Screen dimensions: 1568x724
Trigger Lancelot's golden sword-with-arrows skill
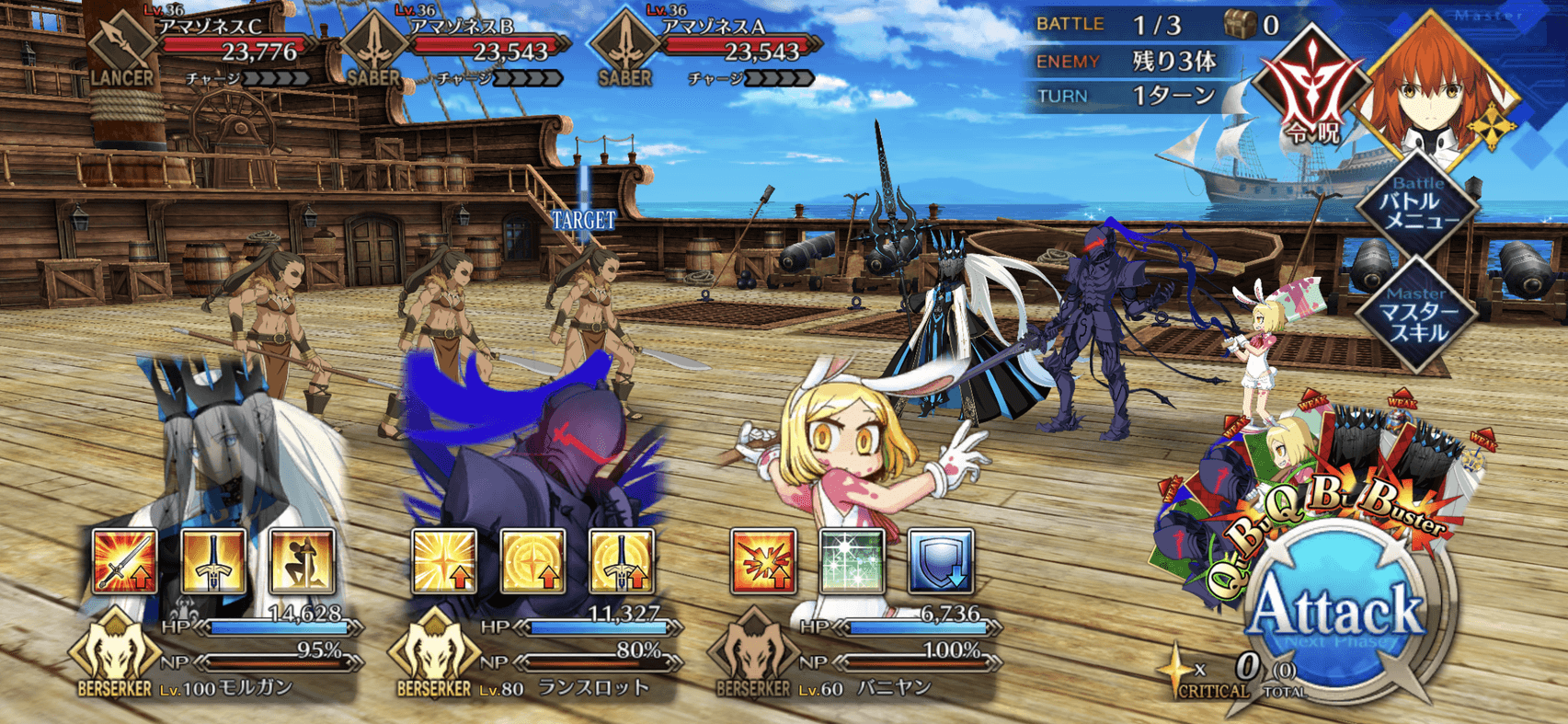pyautogui.click(x=622, y=560)
